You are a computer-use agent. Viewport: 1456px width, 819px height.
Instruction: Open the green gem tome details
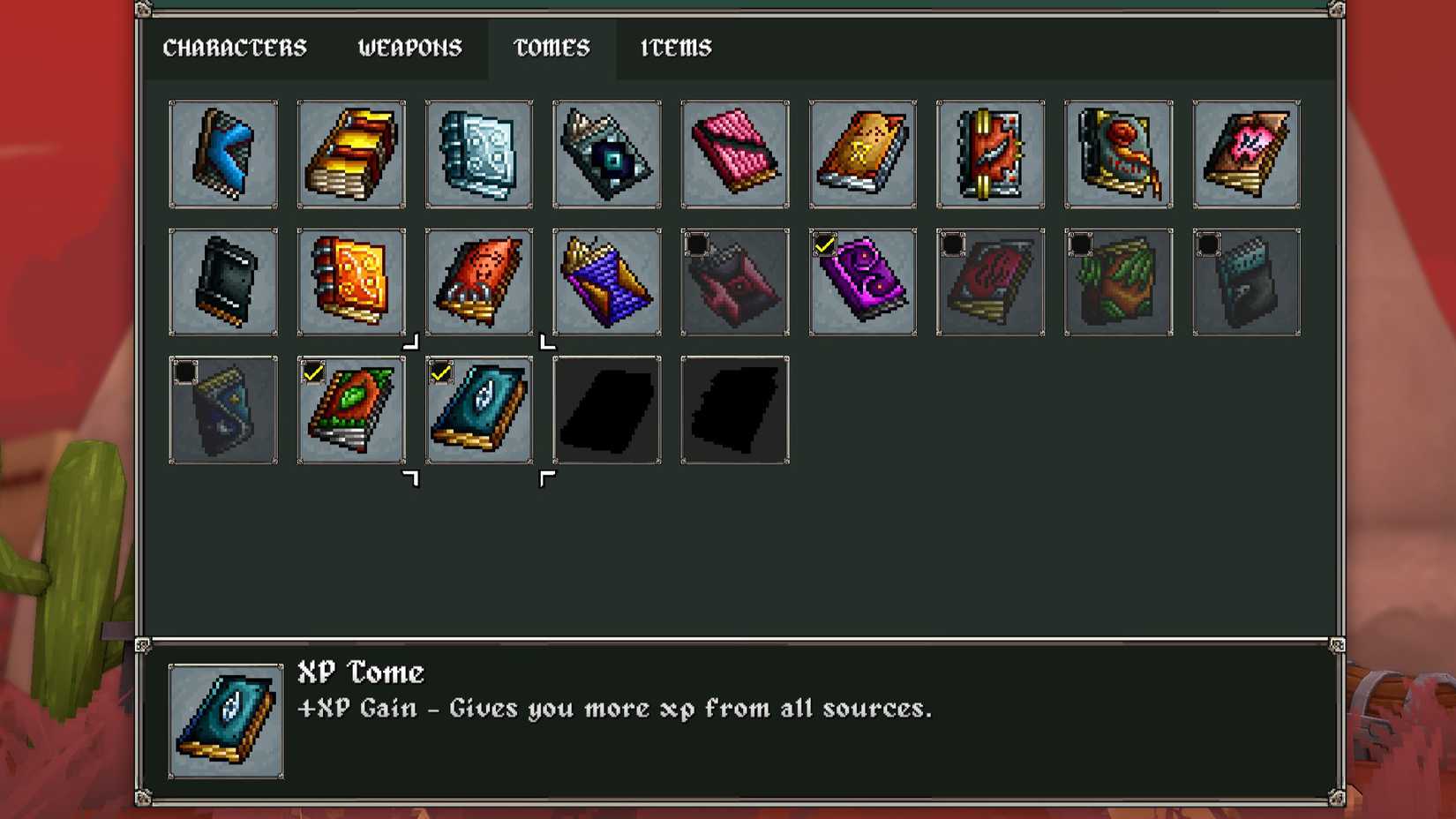pos(351,410)
